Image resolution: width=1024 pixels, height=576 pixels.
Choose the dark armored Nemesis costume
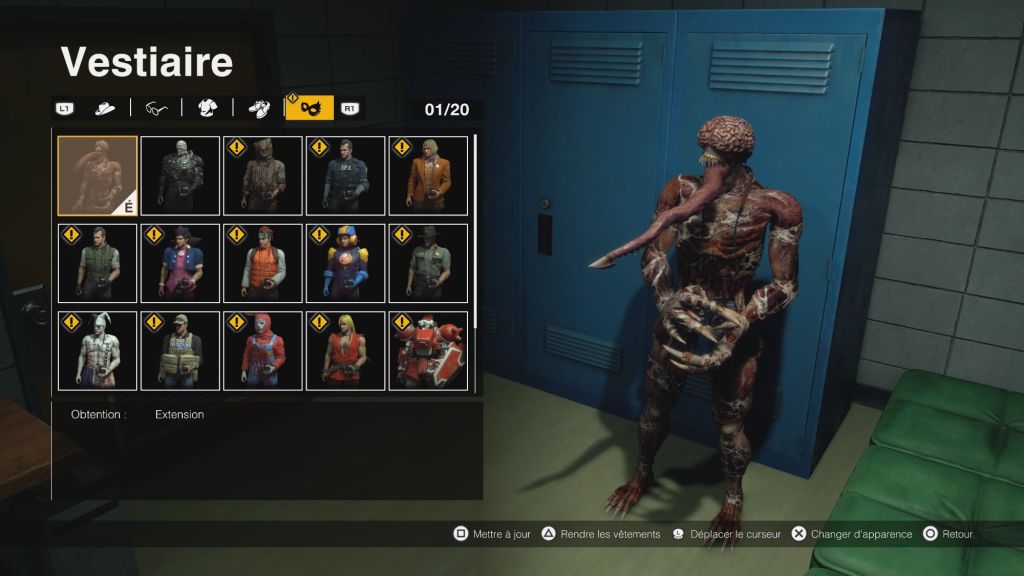click(180, 176)
